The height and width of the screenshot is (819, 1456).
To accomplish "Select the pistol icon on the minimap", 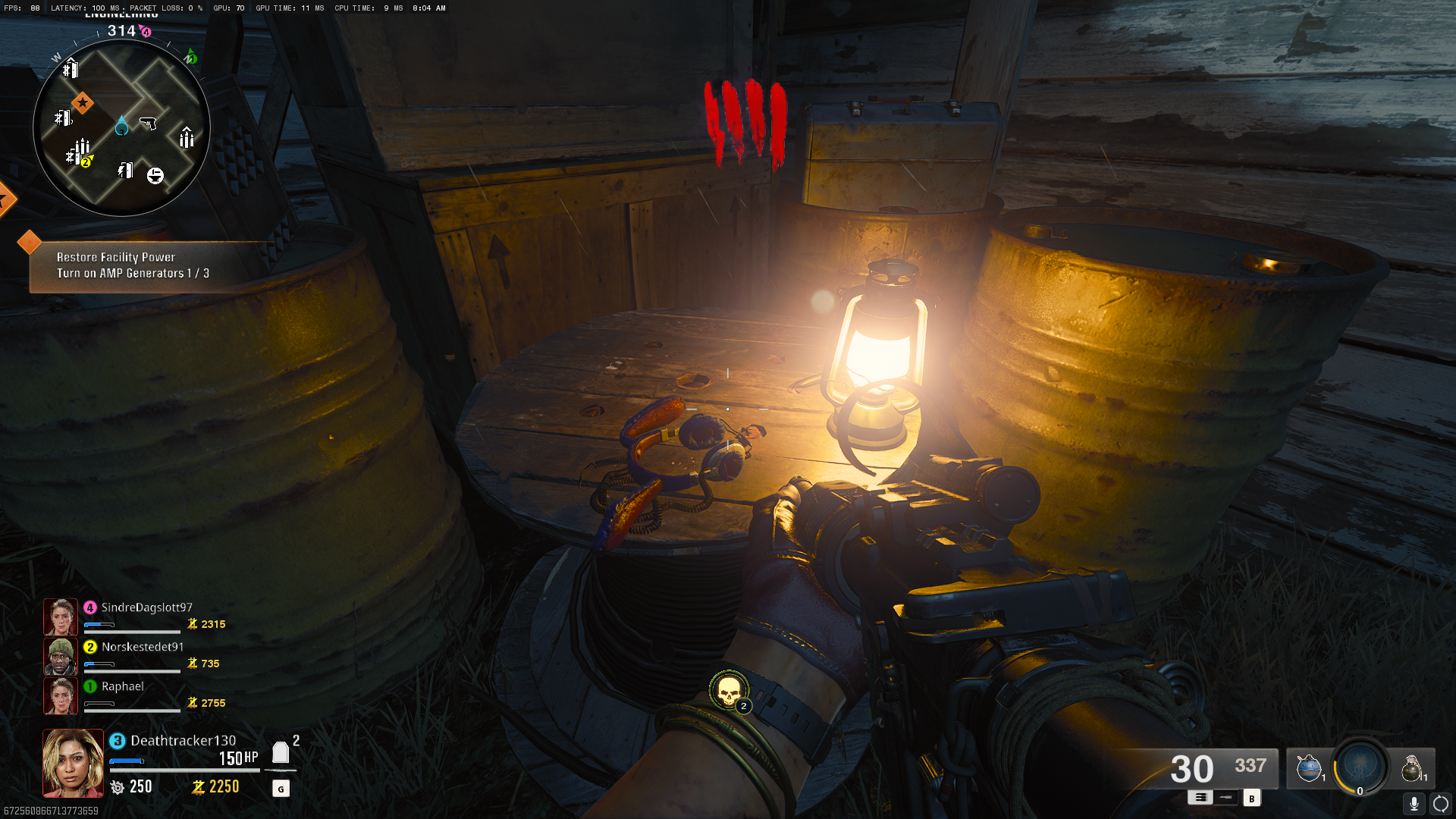I will (x=149, y=122).
